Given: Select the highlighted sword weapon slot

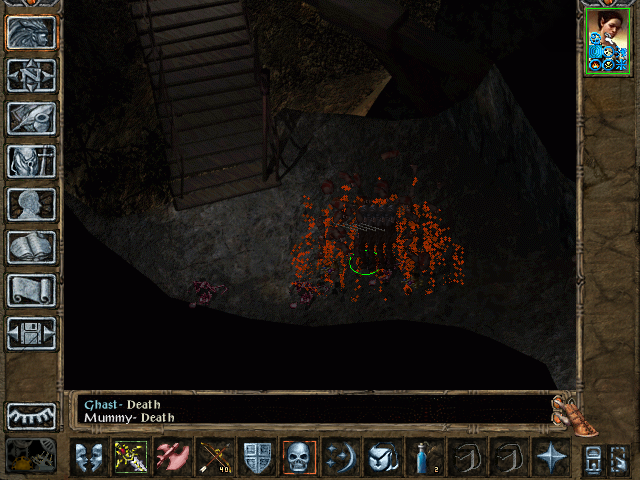Looking at the screenshot, I should (x=130, y=457).
